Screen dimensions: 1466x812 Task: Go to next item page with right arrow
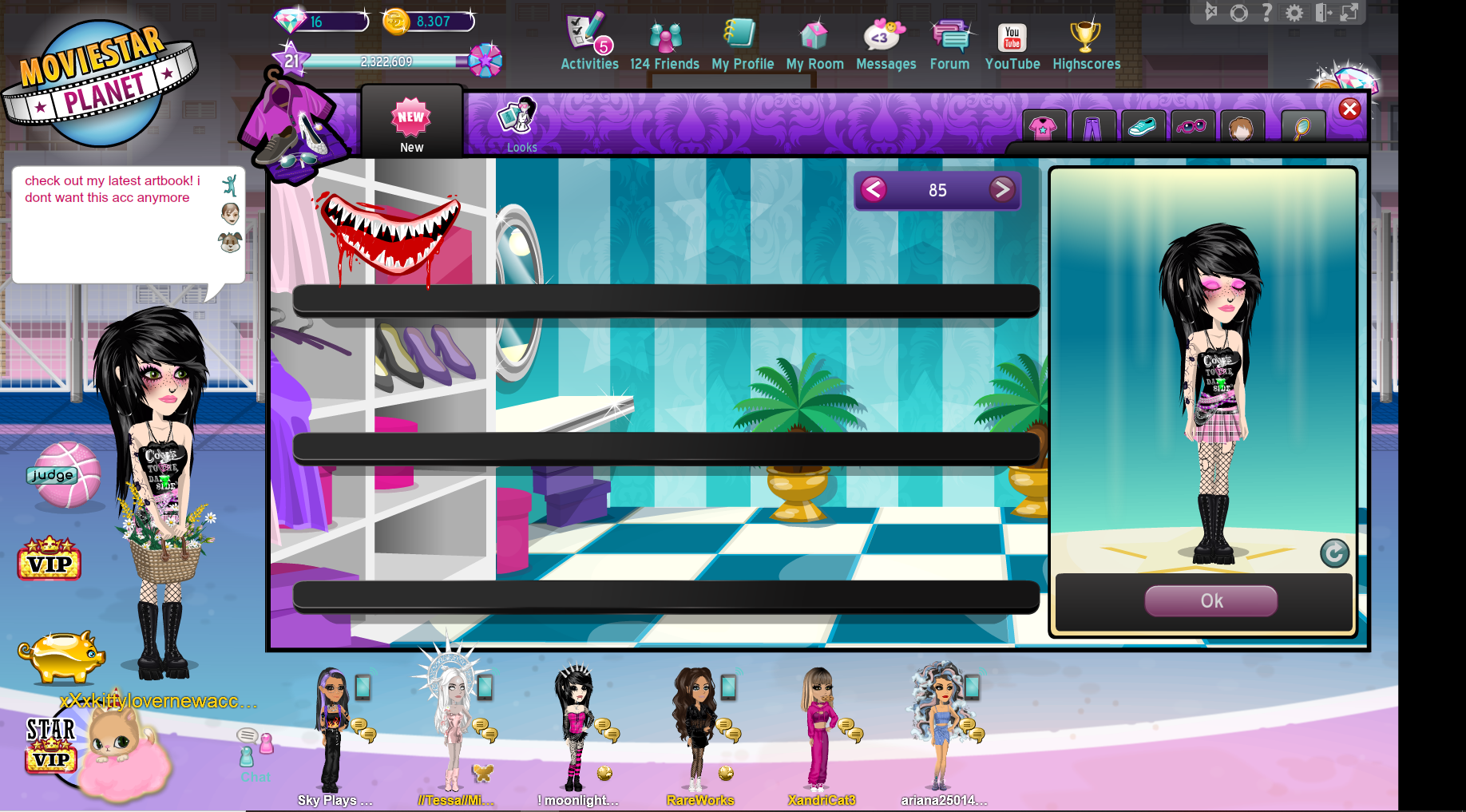tap(1003, 190)
